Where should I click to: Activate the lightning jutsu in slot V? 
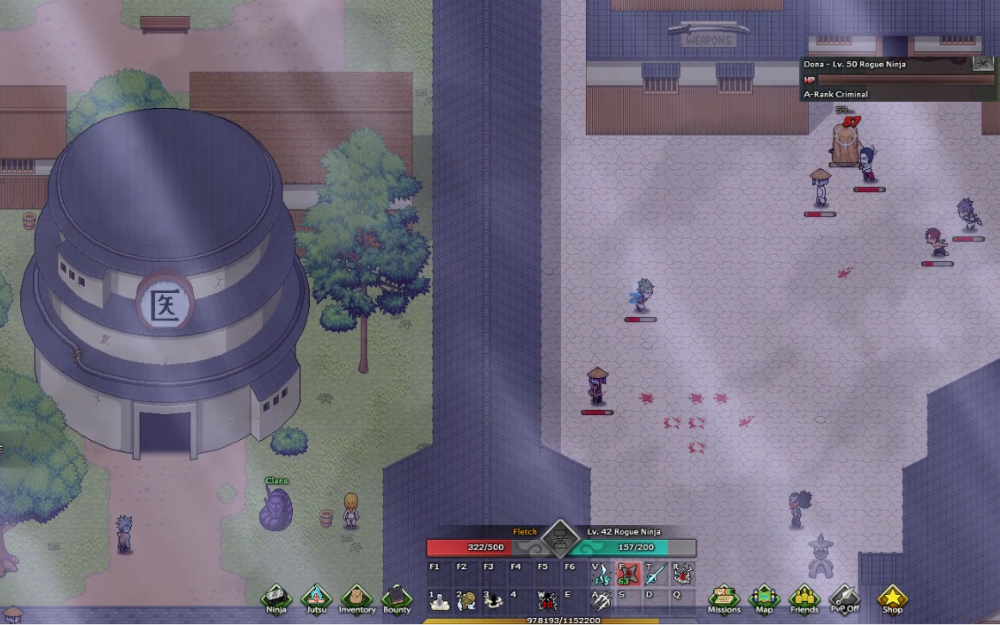(x=601, y=574)
